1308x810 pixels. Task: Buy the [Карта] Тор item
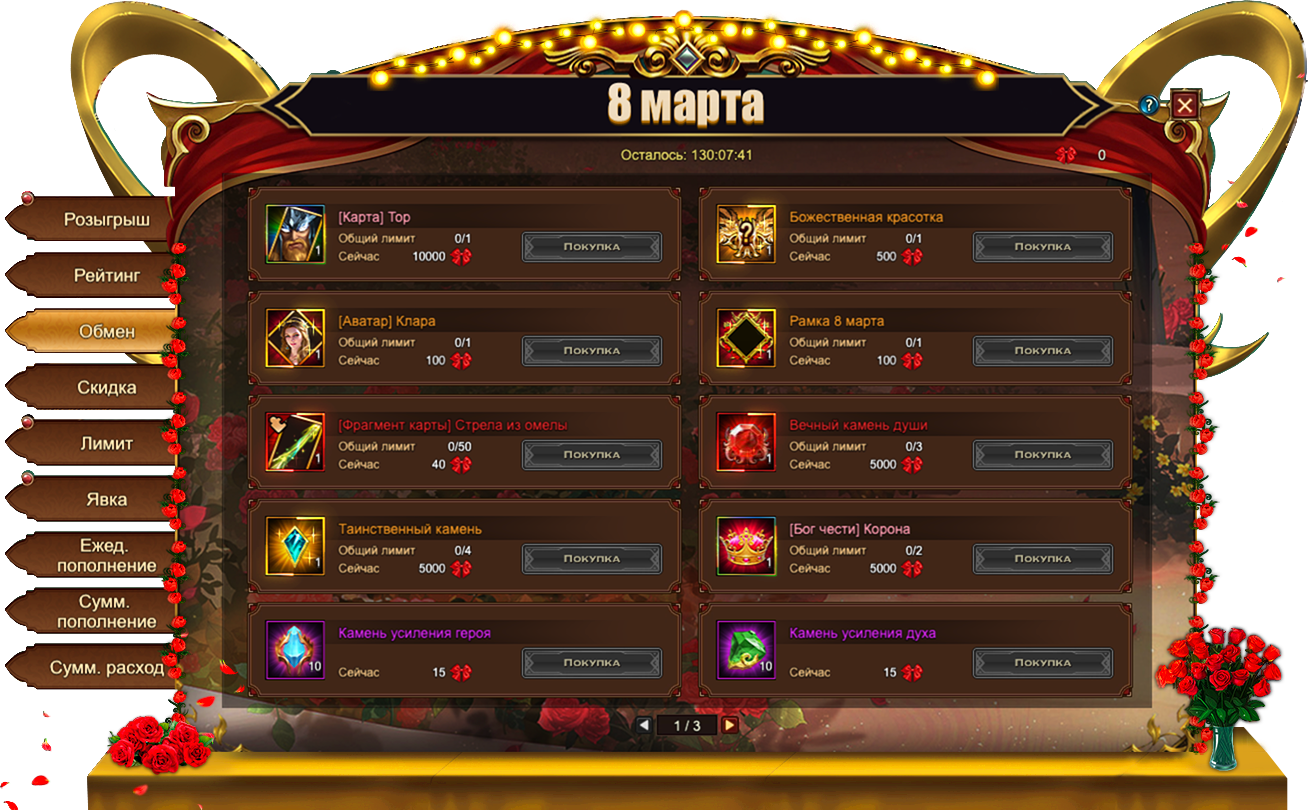tap(592, 247)
